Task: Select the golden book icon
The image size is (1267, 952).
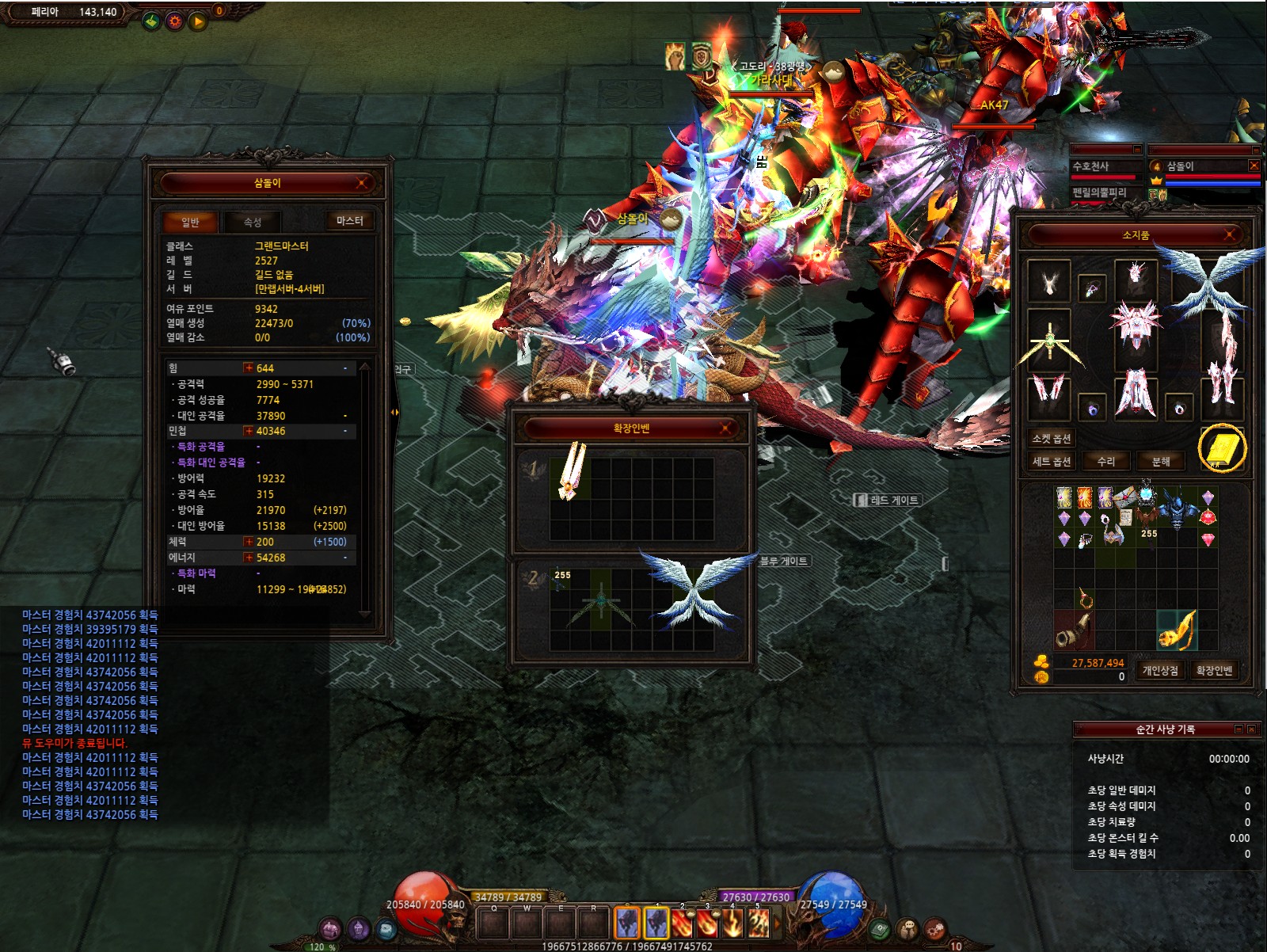Action: (x=1222, y=449)
